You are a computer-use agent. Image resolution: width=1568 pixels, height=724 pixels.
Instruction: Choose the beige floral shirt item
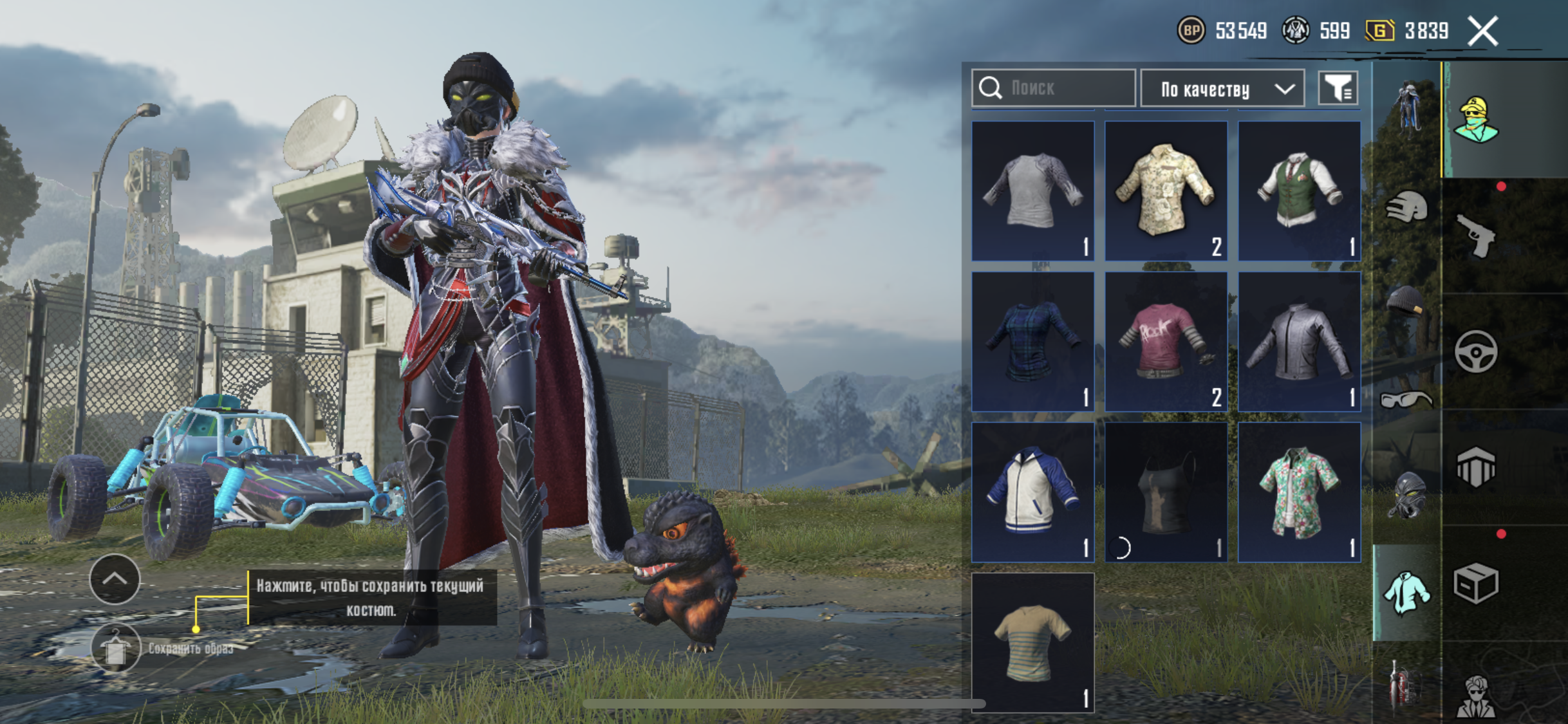(x=1166, y=191)
